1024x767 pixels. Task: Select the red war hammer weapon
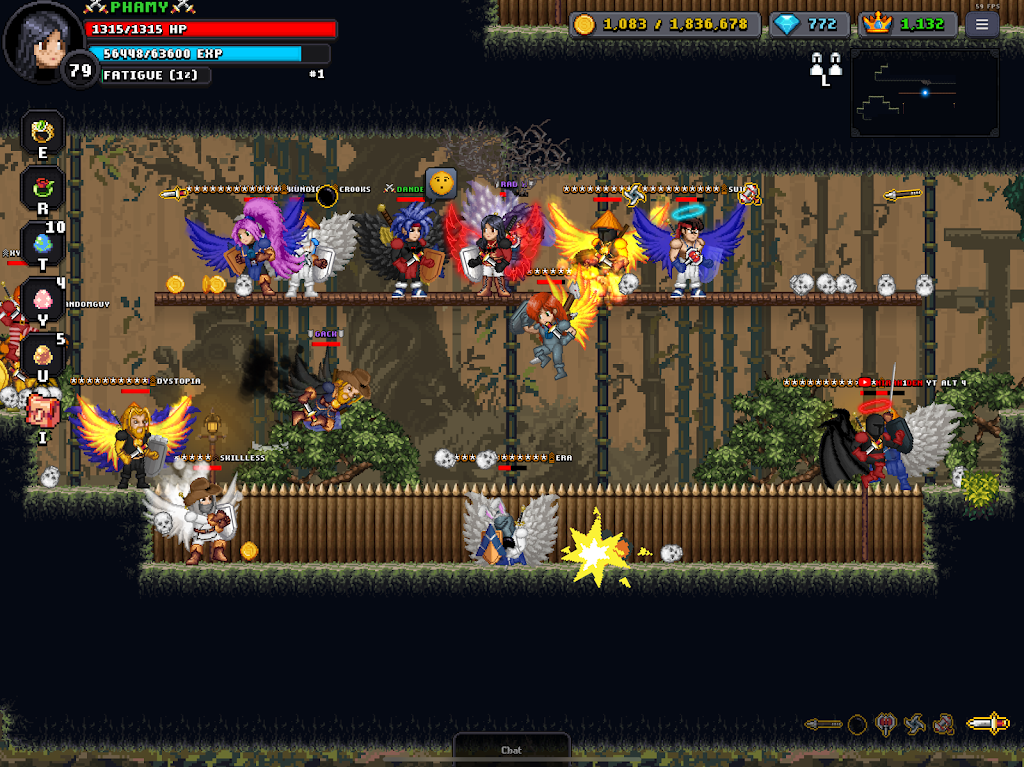click(943, 724)
